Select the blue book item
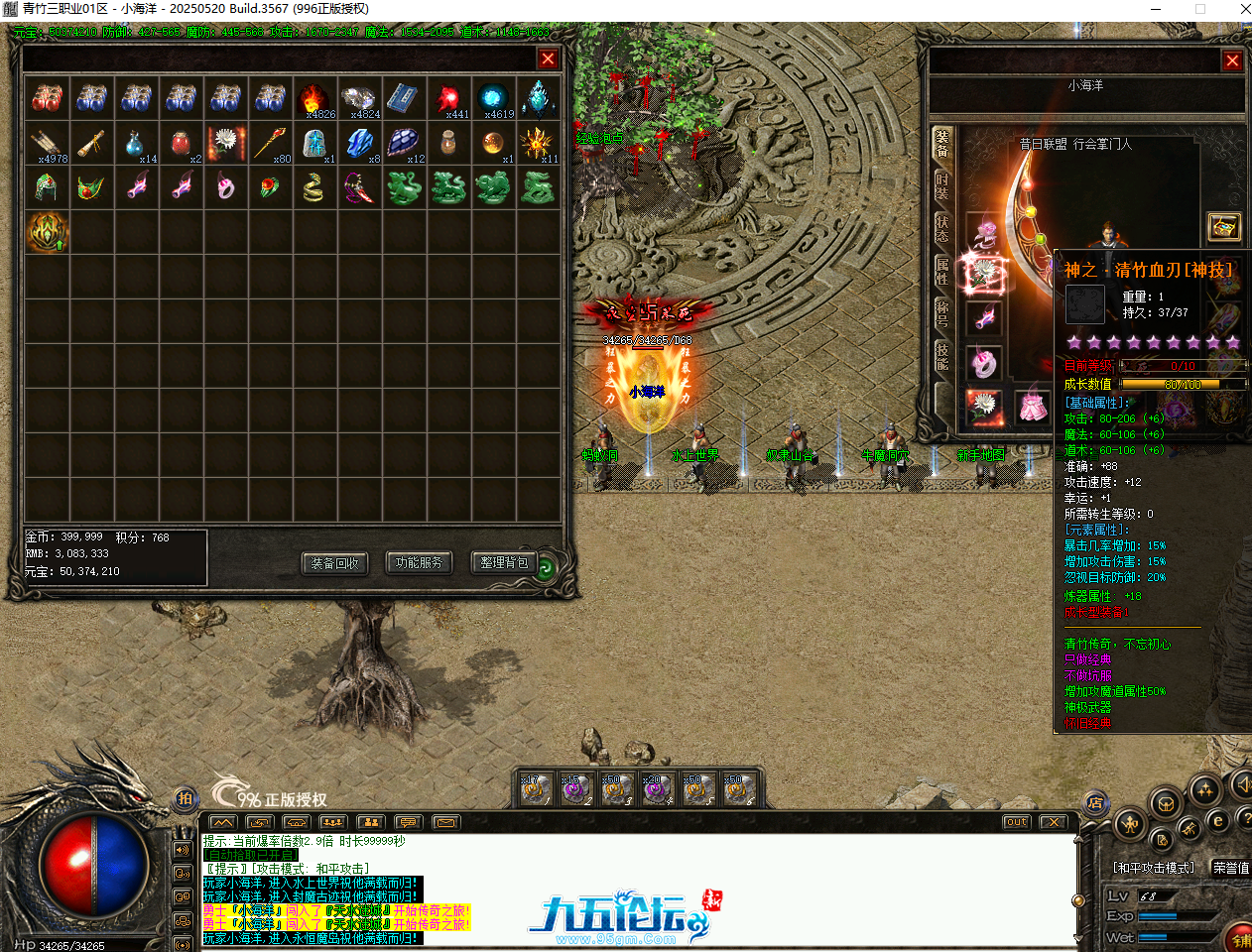 (x=404, y=98)
